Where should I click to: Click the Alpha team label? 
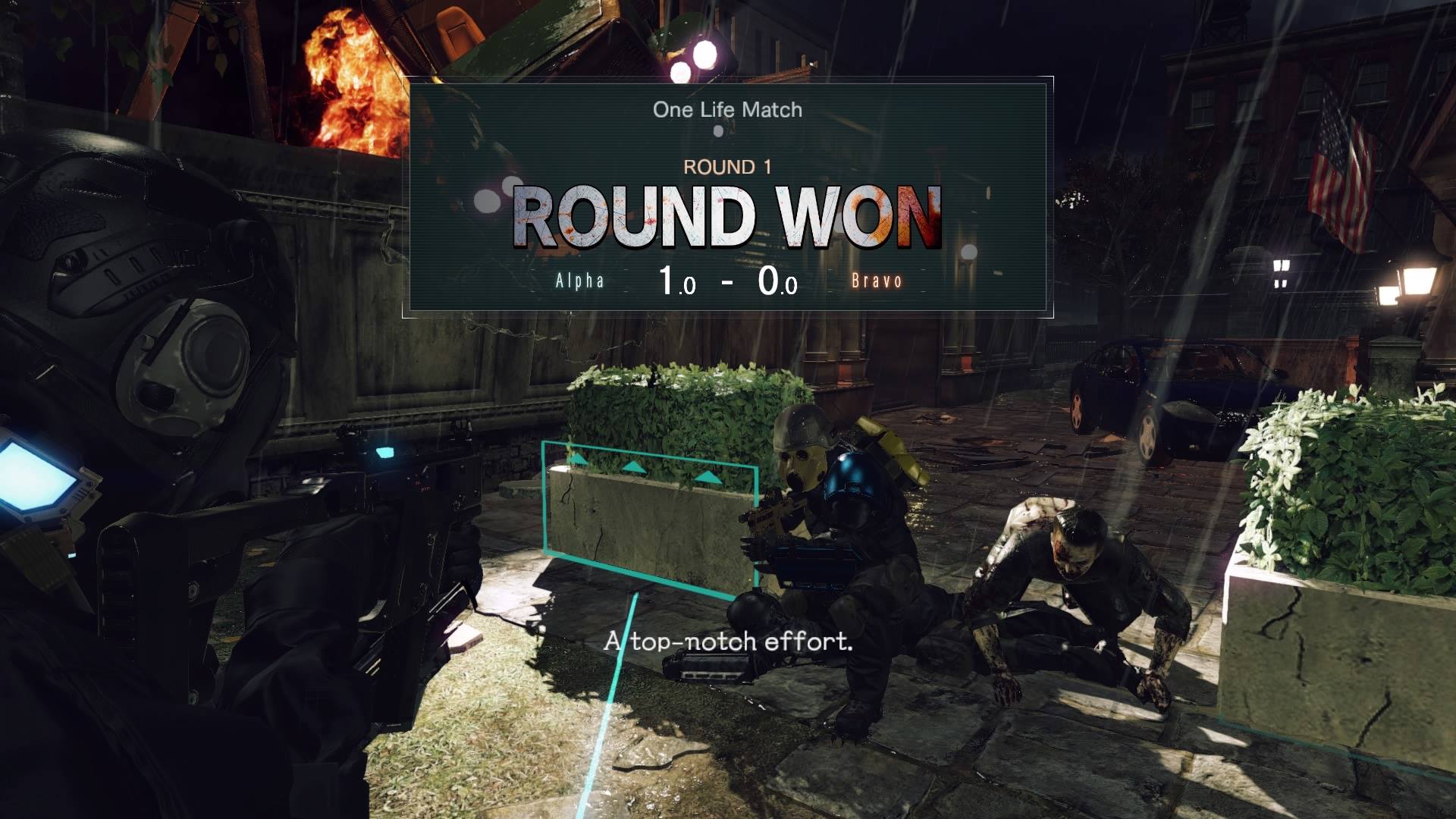click(579, 281)
